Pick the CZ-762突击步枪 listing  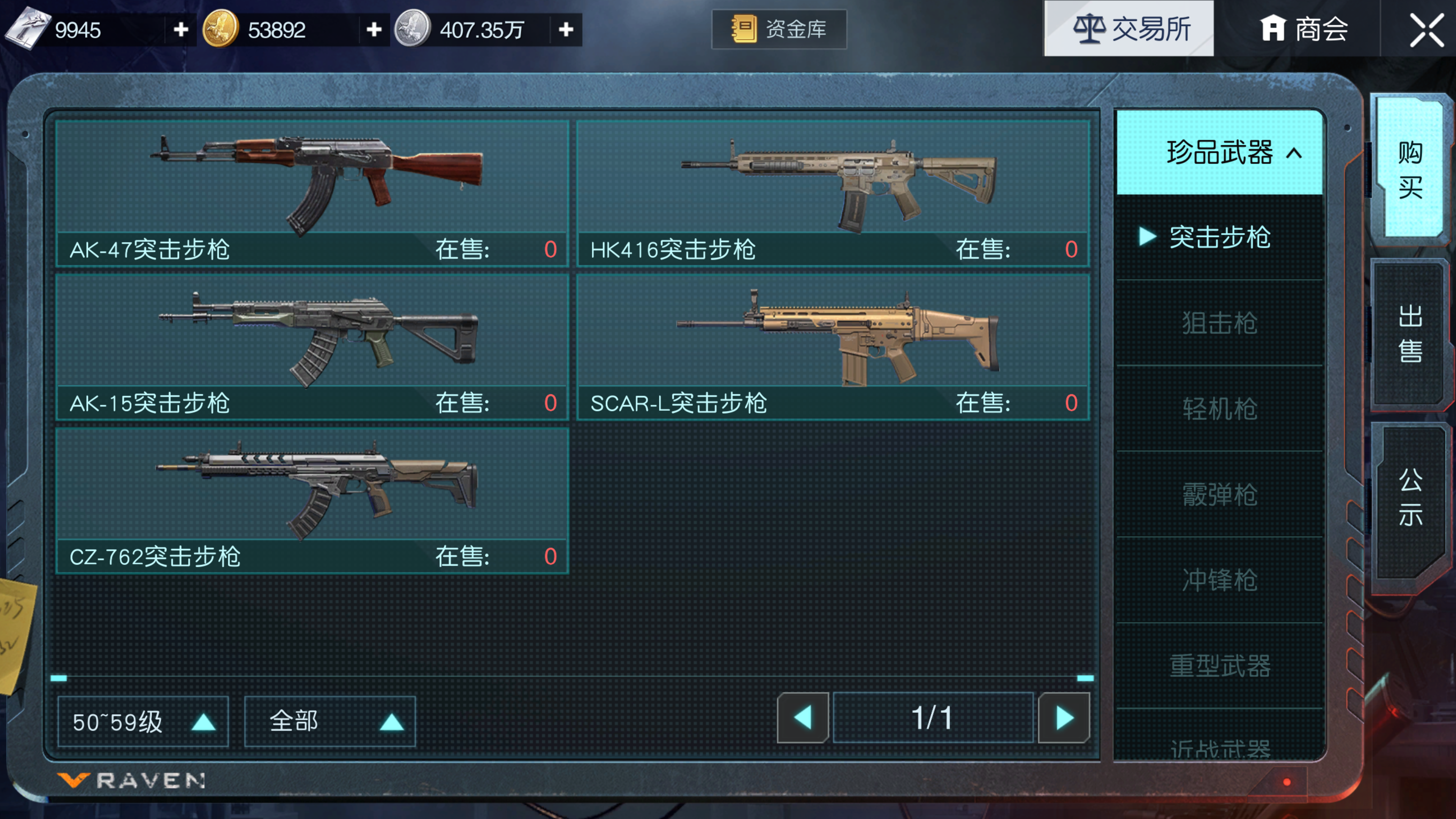pos(312,500)
